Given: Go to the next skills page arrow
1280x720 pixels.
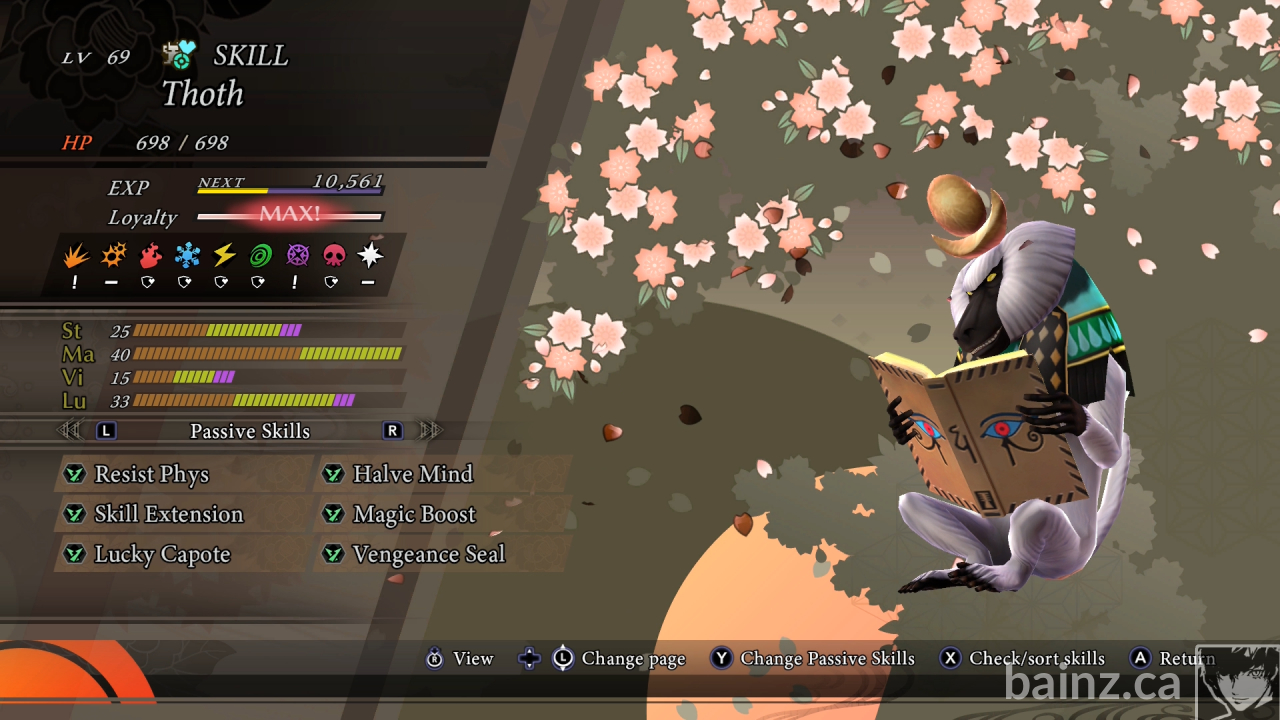Looking at the screenshot, I should pyautogui.click(x=431, y=431).
